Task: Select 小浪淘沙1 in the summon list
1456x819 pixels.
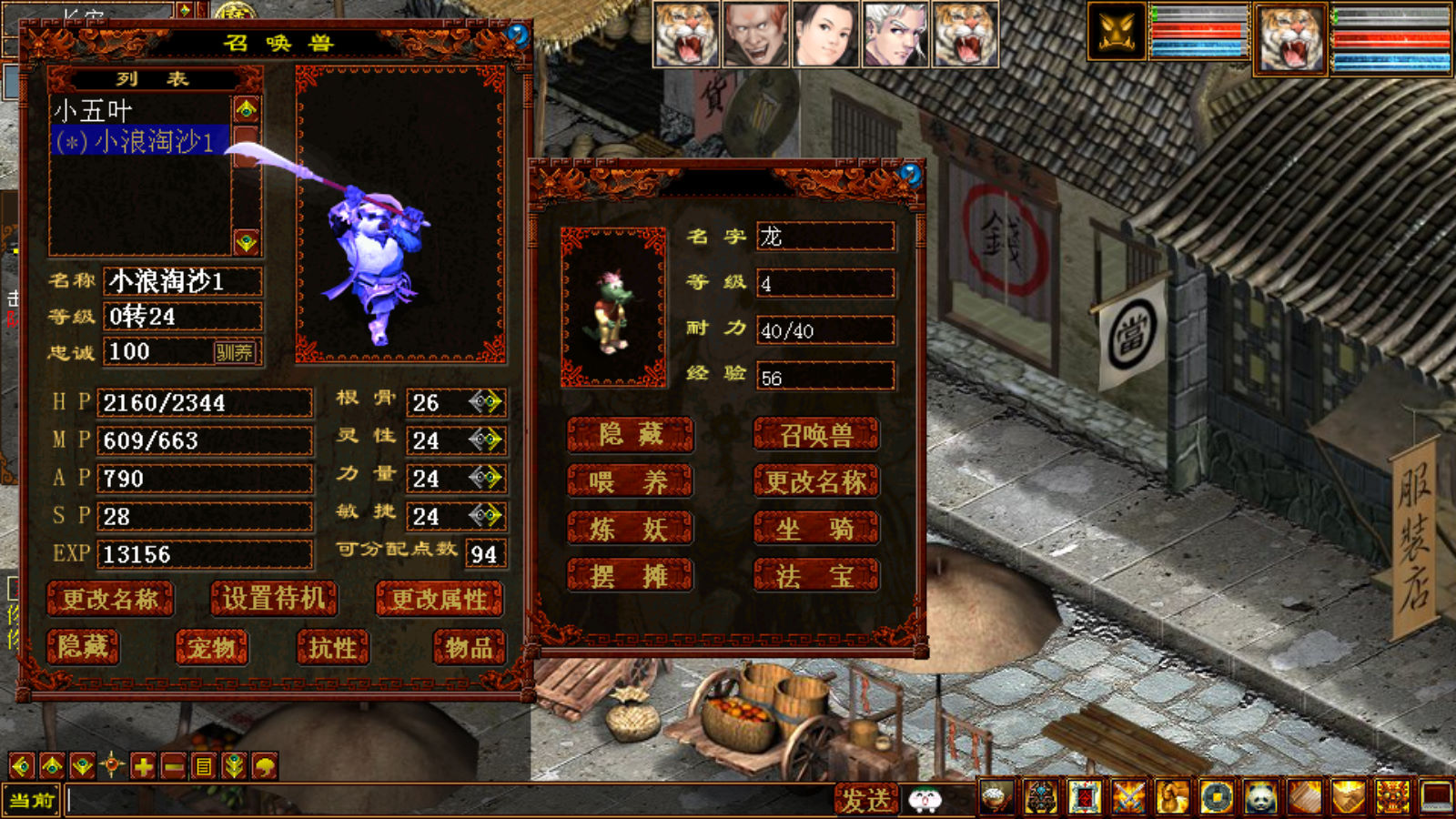Action: click(x=136, y=142)
